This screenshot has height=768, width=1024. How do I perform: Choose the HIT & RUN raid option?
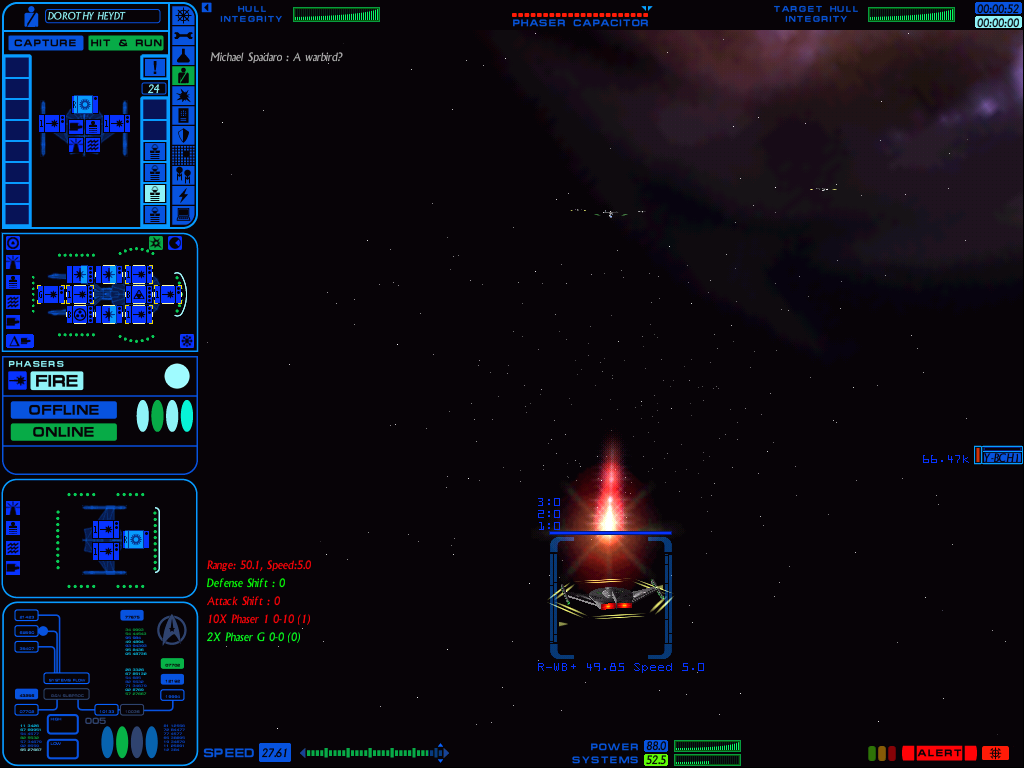[126, 43]
